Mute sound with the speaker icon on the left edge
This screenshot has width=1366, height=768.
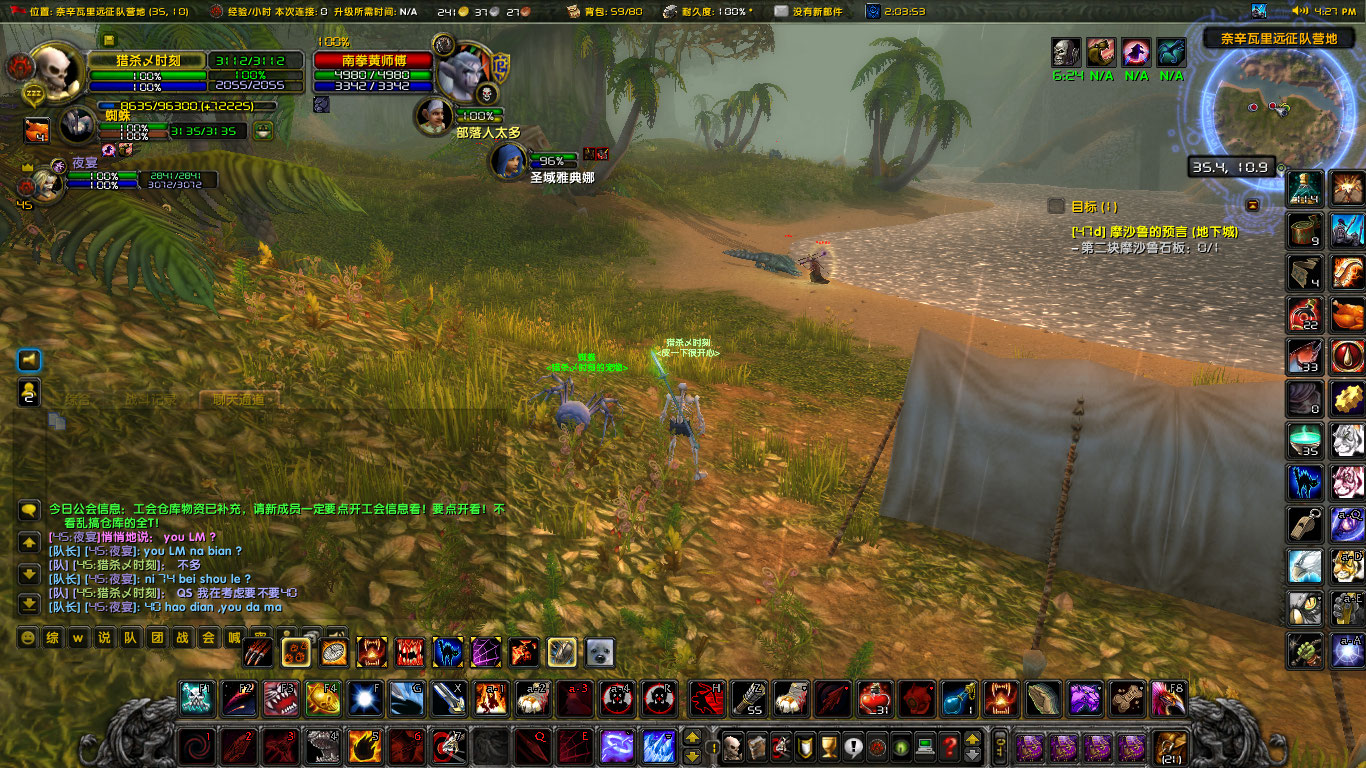pyautogui.click(x=28, y=360)
